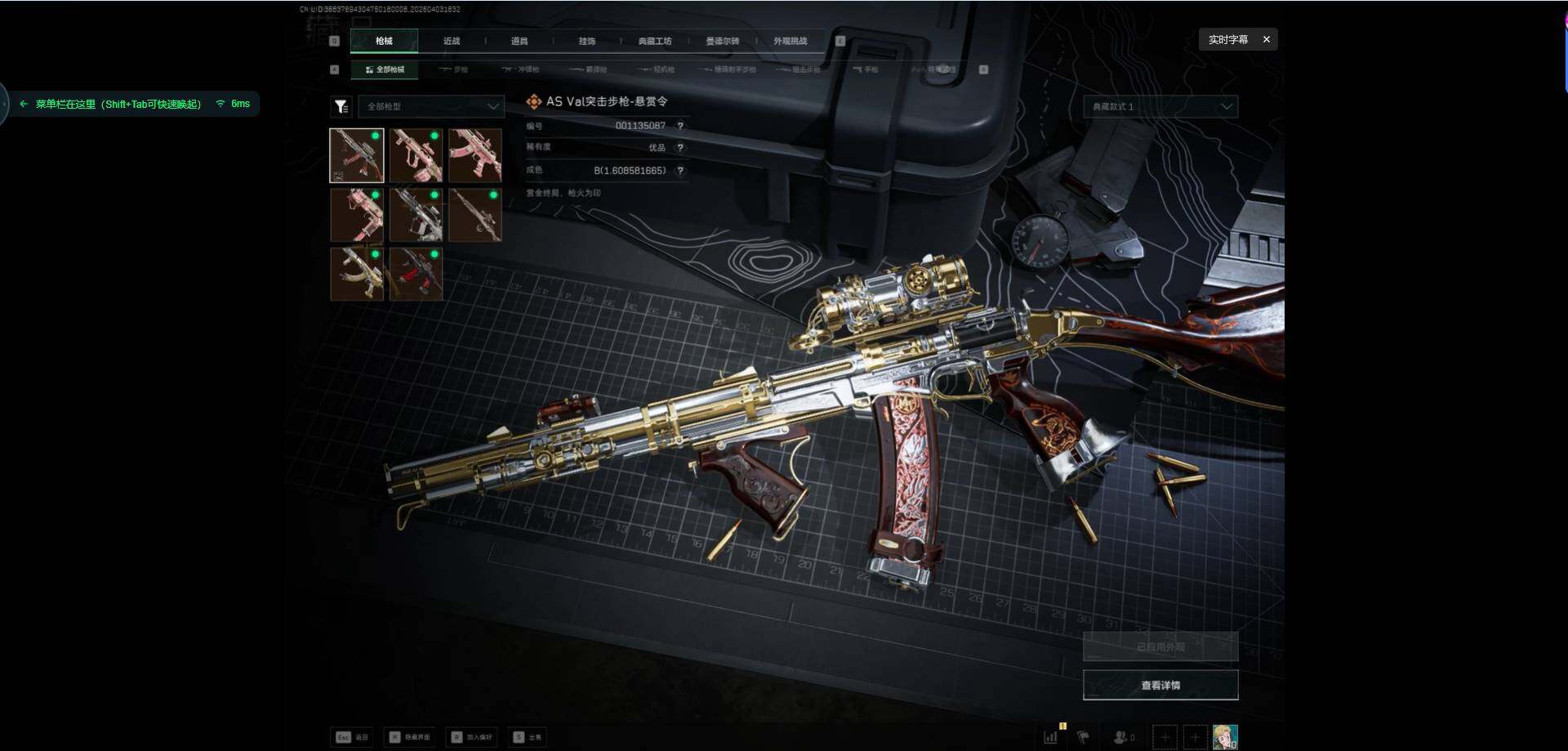Open the 外观挑战 appearance challenge tab
The width and height of the screenshot is (1568, 751).
(791, 41)
